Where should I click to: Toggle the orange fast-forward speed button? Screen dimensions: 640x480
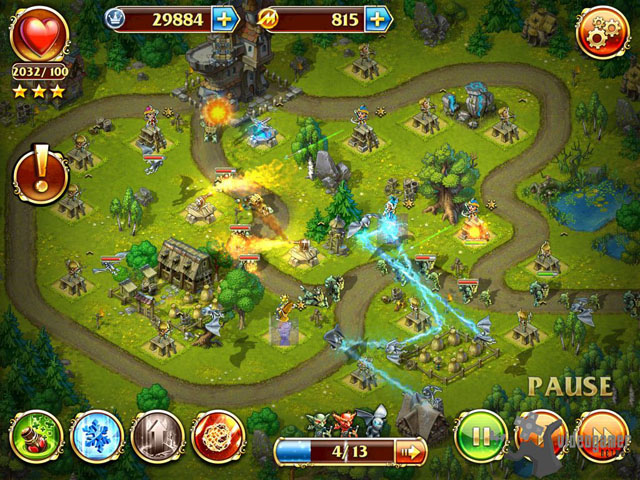click(602, 437)
